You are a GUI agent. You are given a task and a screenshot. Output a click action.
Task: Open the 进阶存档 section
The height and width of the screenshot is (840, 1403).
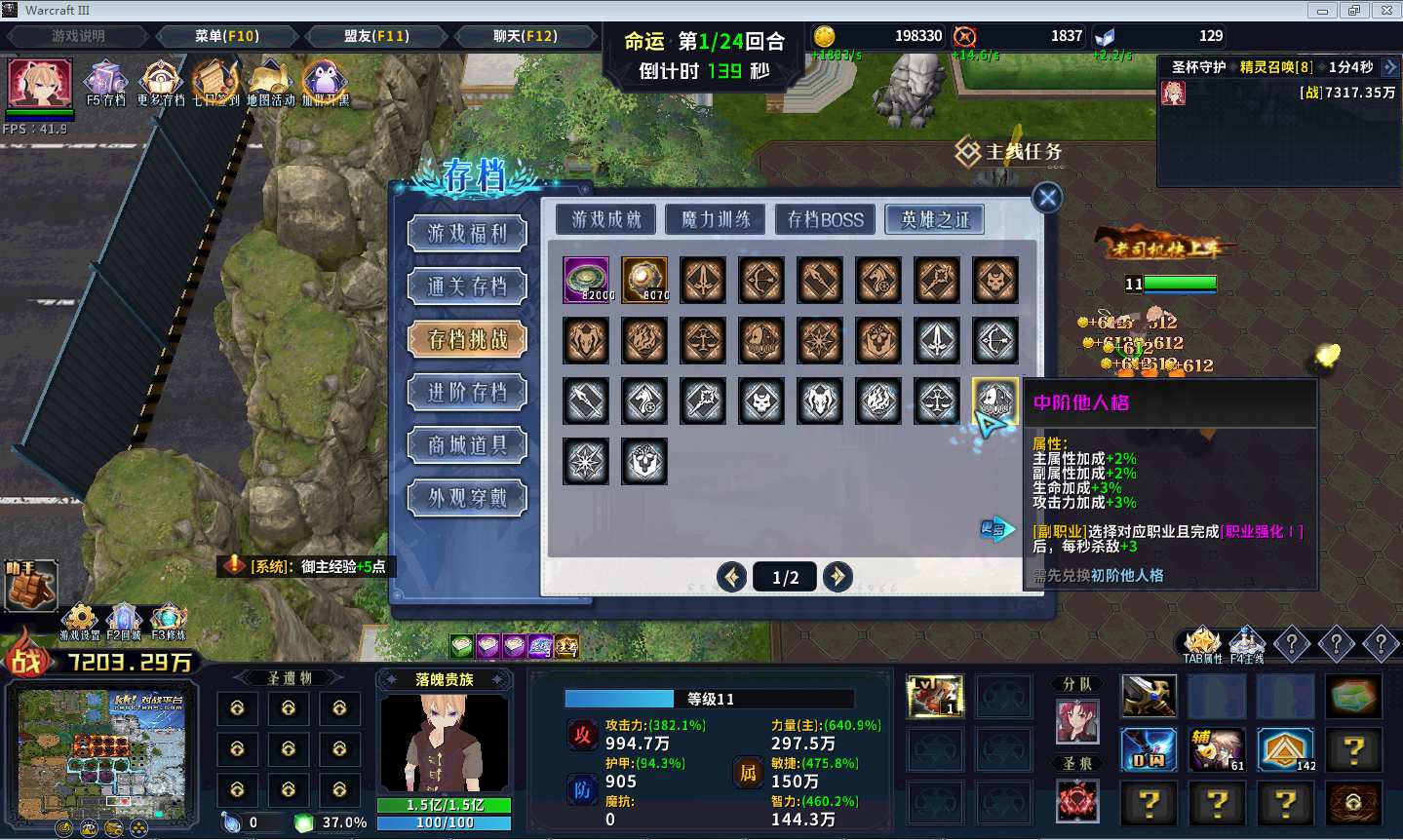468,393
